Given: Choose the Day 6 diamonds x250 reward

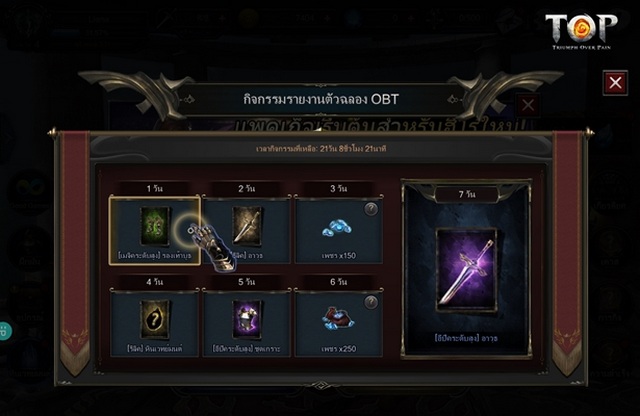Looking at the screenshot, I should [x=337, y=322].
